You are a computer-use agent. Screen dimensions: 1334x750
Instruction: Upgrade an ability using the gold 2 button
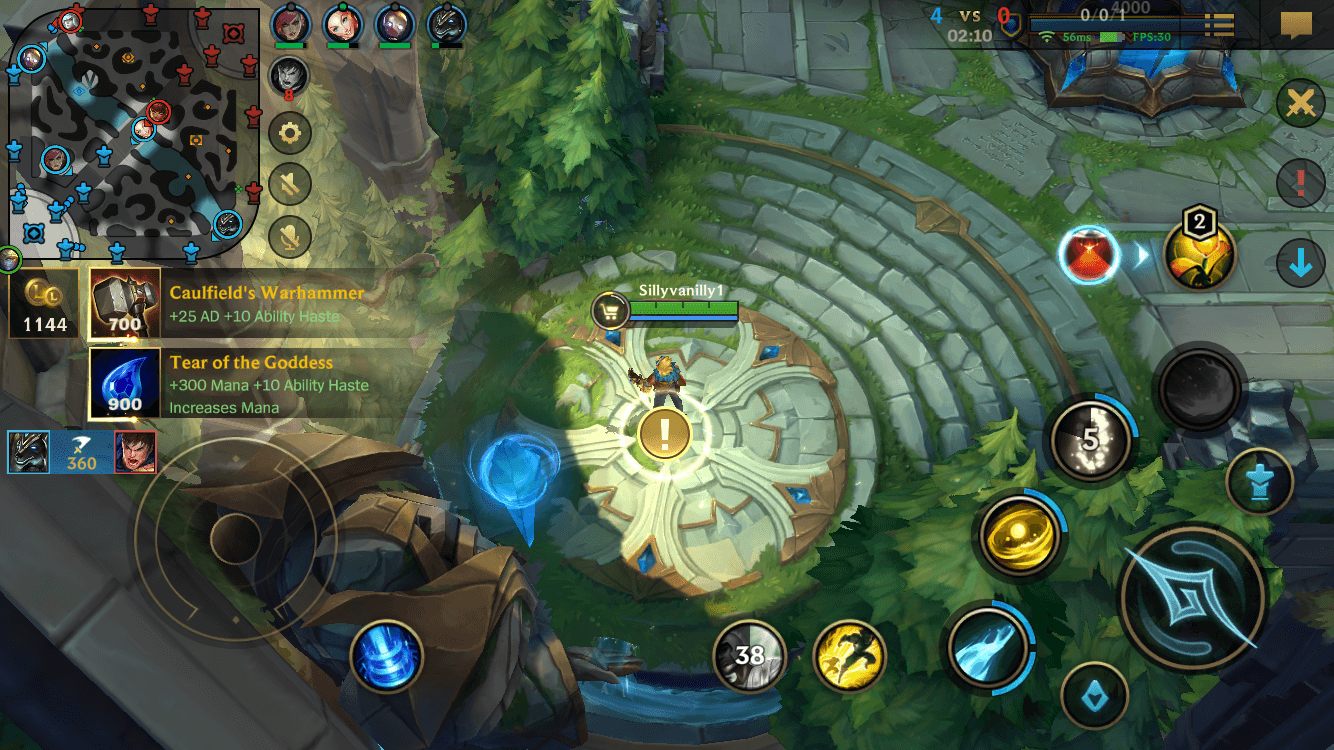point(1200,255)
